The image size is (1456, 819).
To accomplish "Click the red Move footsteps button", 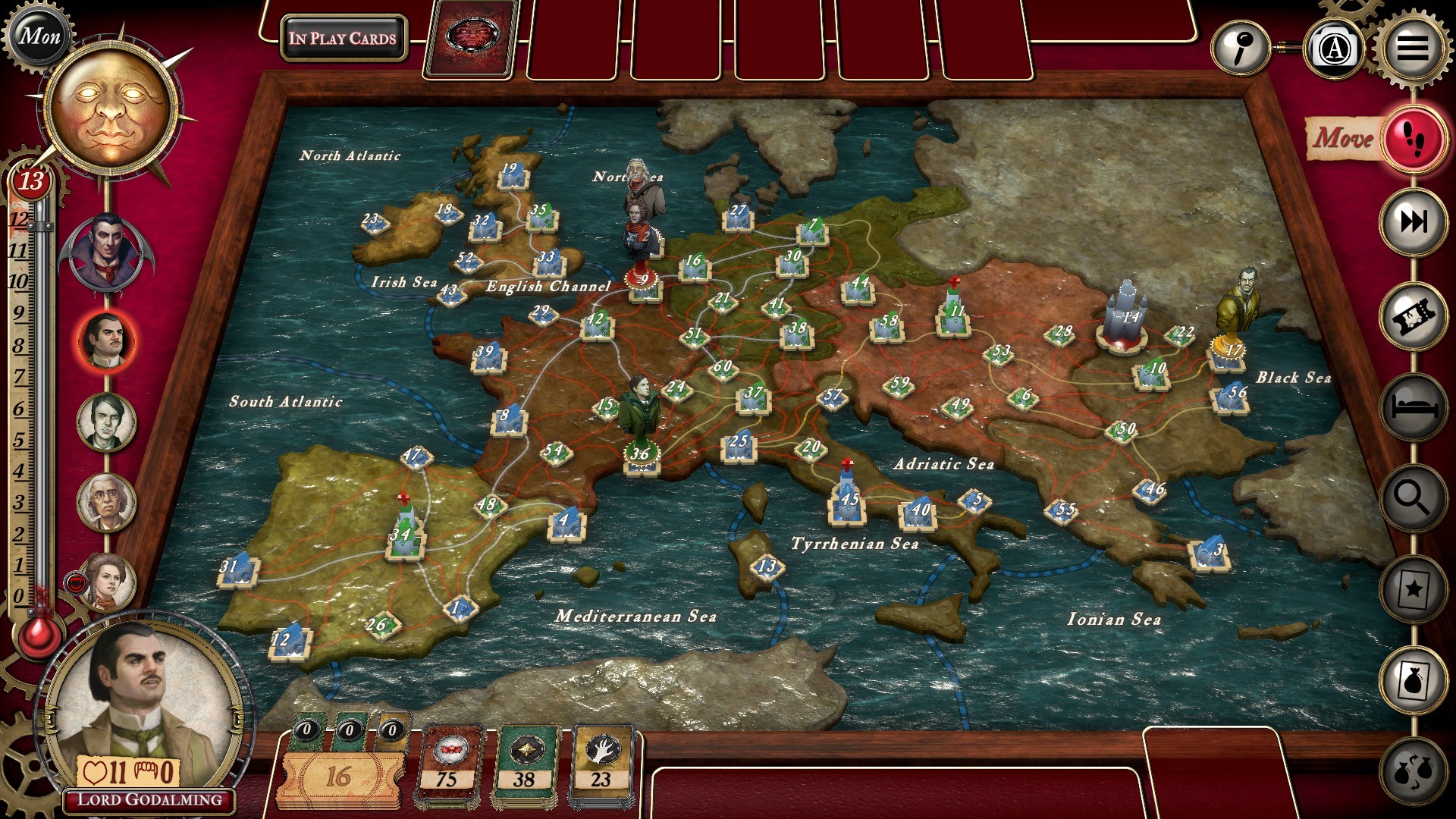I will (x=1414, y=140).
